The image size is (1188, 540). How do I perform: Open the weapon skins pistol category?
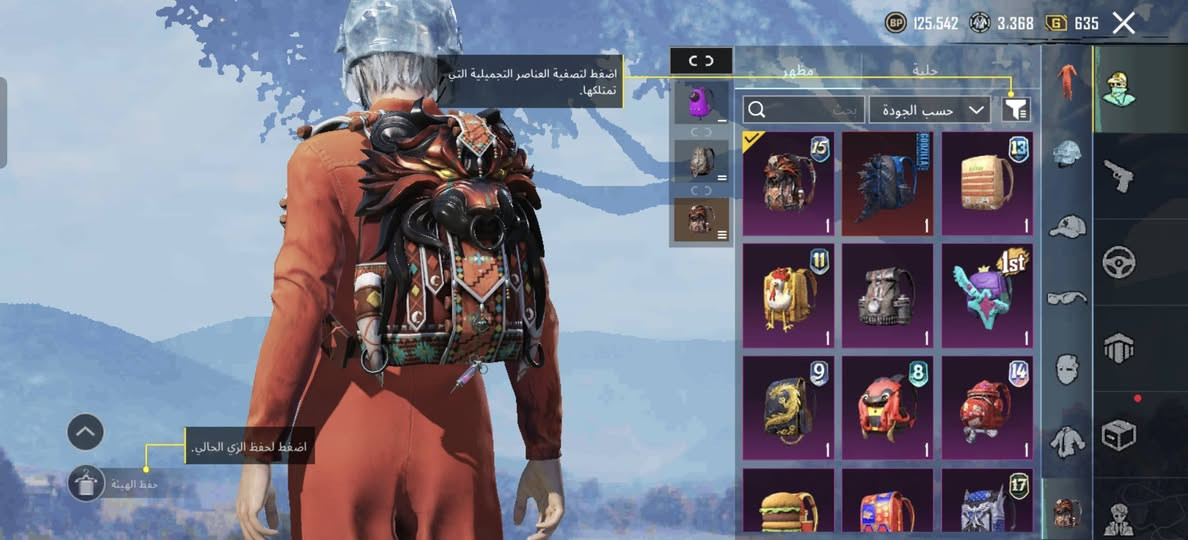tap(1118, 177)
